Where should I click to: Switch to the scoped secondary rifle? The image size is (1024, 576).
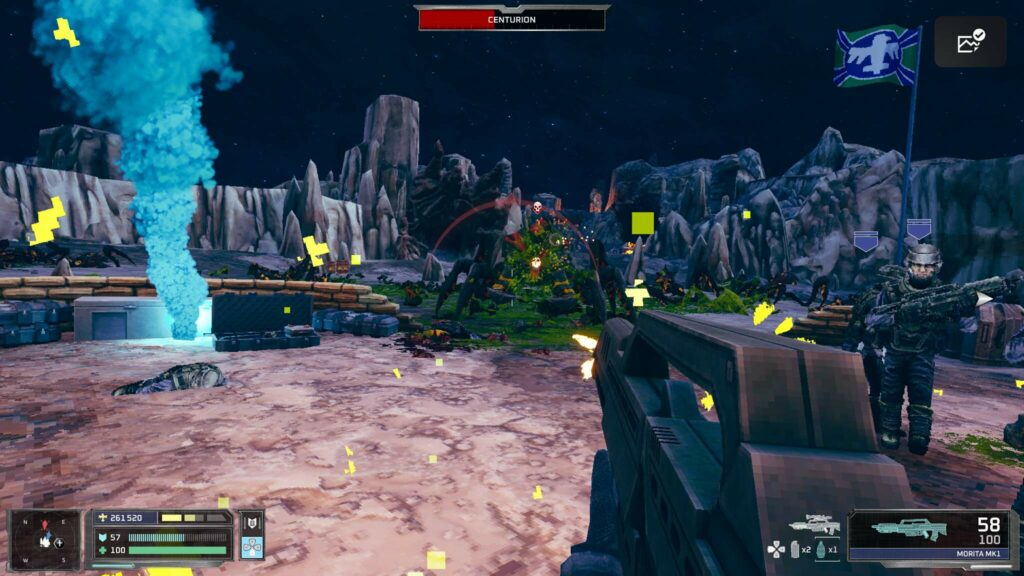(813, 524)
